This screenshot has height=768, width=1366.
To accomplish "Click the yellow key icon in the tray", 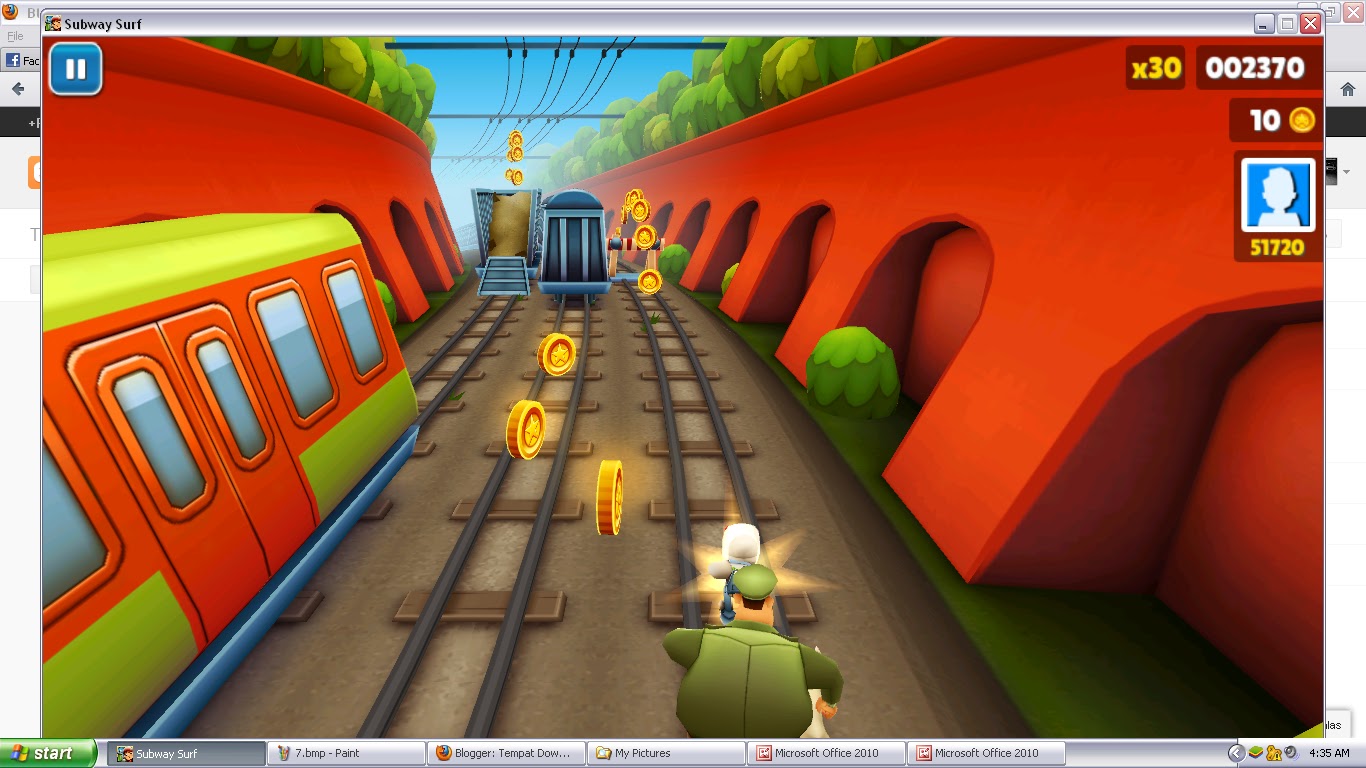I will tap(1273, 753).
